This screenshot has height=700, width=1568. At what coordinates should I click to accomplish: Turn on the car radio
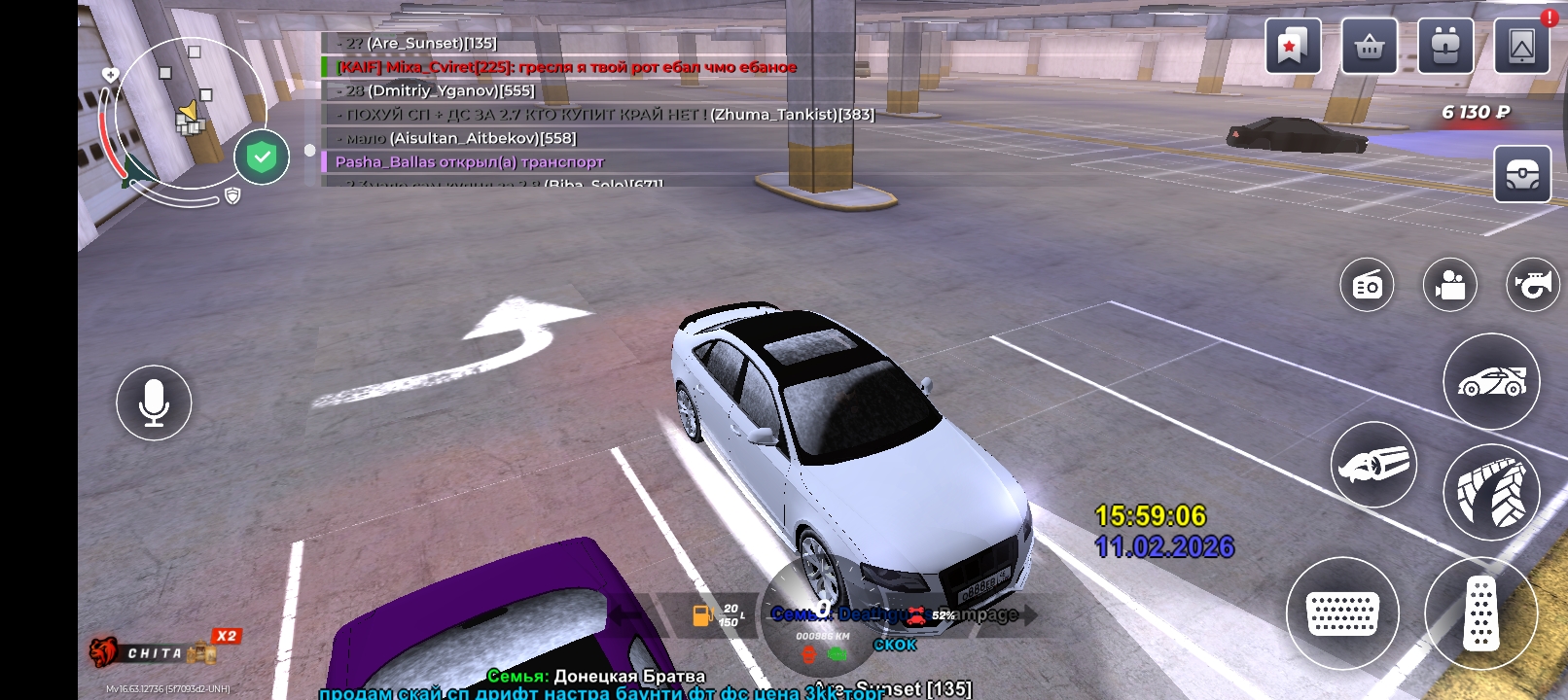(x=1367, y=286)
